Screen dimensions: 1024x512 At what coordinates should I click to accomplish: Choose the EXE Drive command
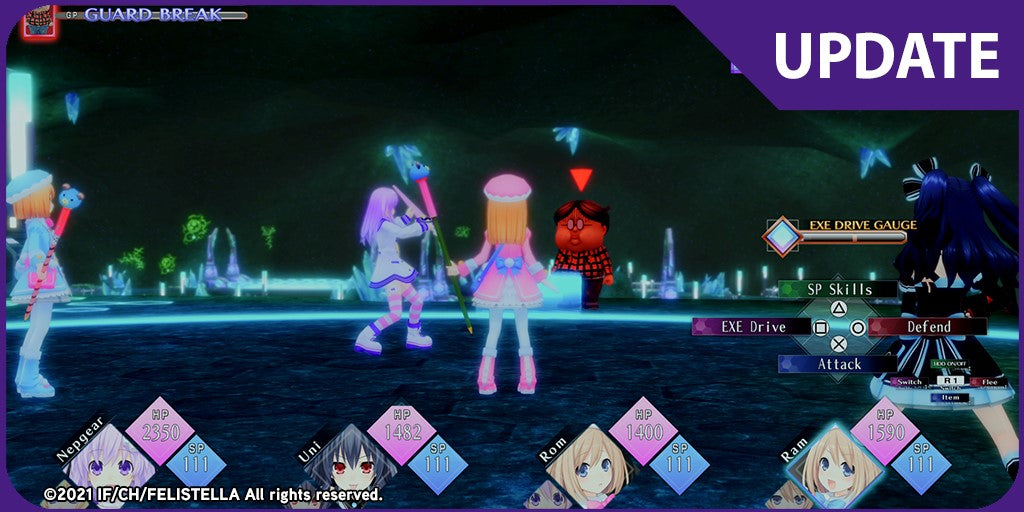tap(753, 327)
